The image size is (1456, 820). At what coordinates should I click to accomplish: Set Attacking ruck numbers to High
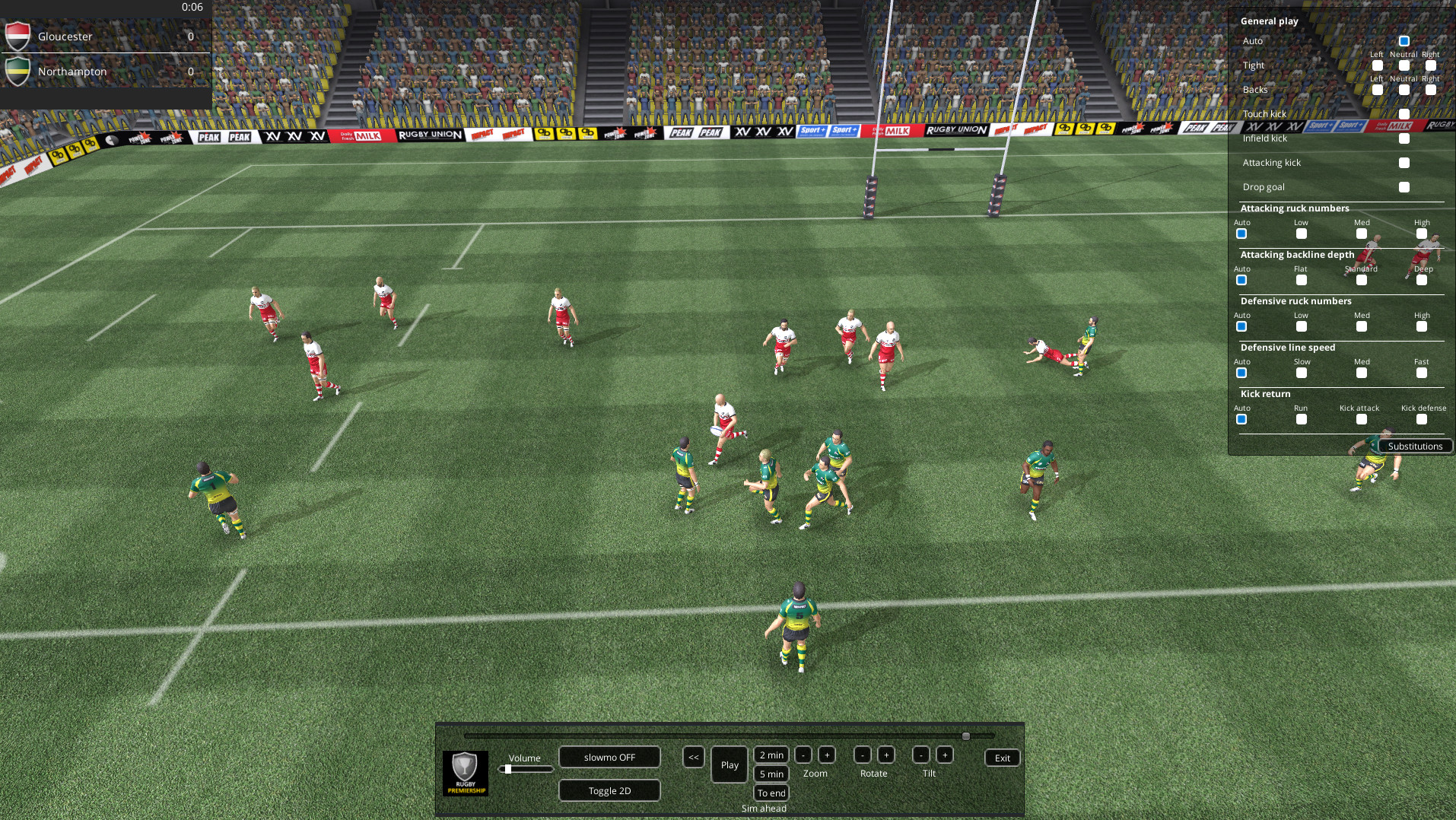[1421, 234]
